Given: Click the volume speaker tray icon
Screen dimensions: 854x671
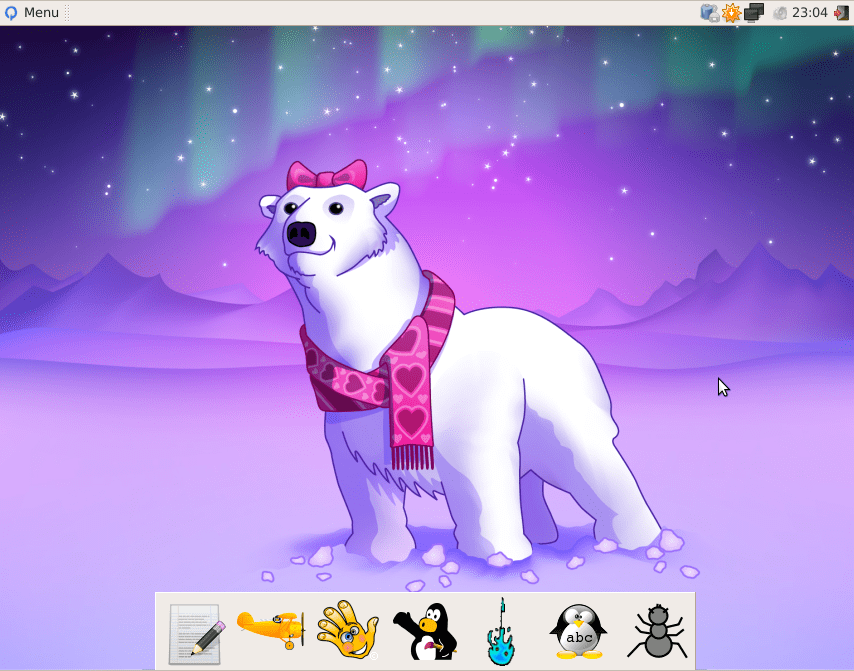Looking at the screenshot, I should click(x=780, y=13).
